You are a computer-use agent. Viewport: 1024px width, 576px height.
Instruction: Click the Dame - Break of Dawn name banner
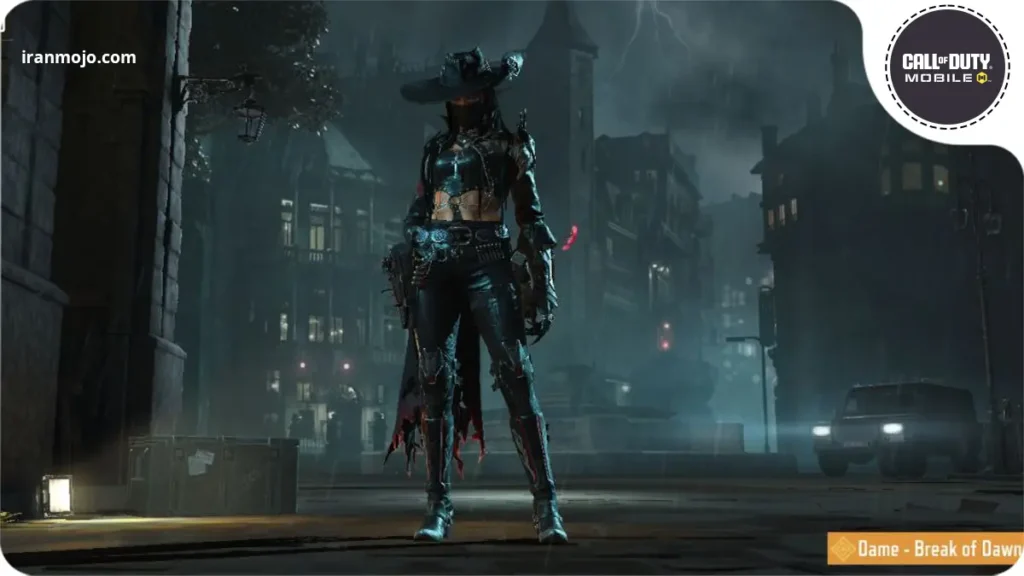(925, 549)
